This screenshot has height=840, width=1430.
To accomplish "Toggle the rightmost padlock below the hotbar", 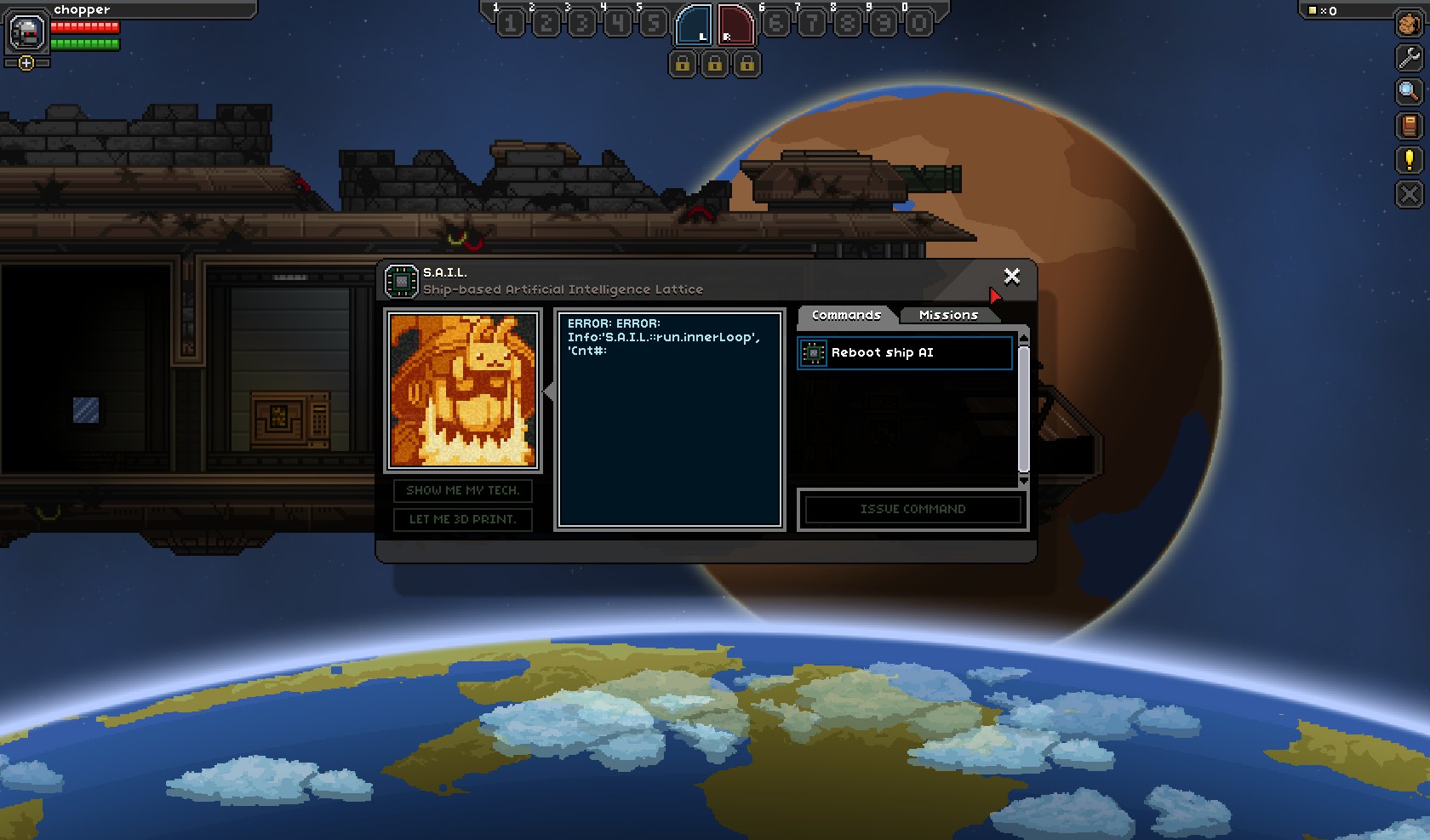I will pos(746,64).
